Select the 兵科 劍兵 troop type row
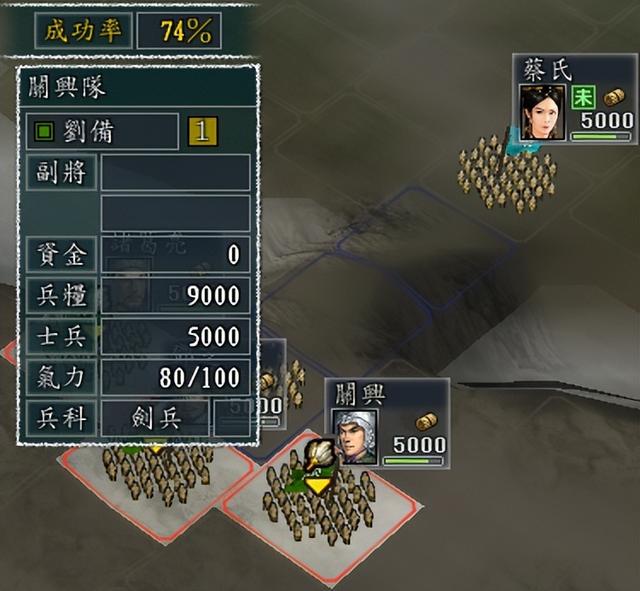The height and width of the screenshot is (591, 640). coord(136,418)
